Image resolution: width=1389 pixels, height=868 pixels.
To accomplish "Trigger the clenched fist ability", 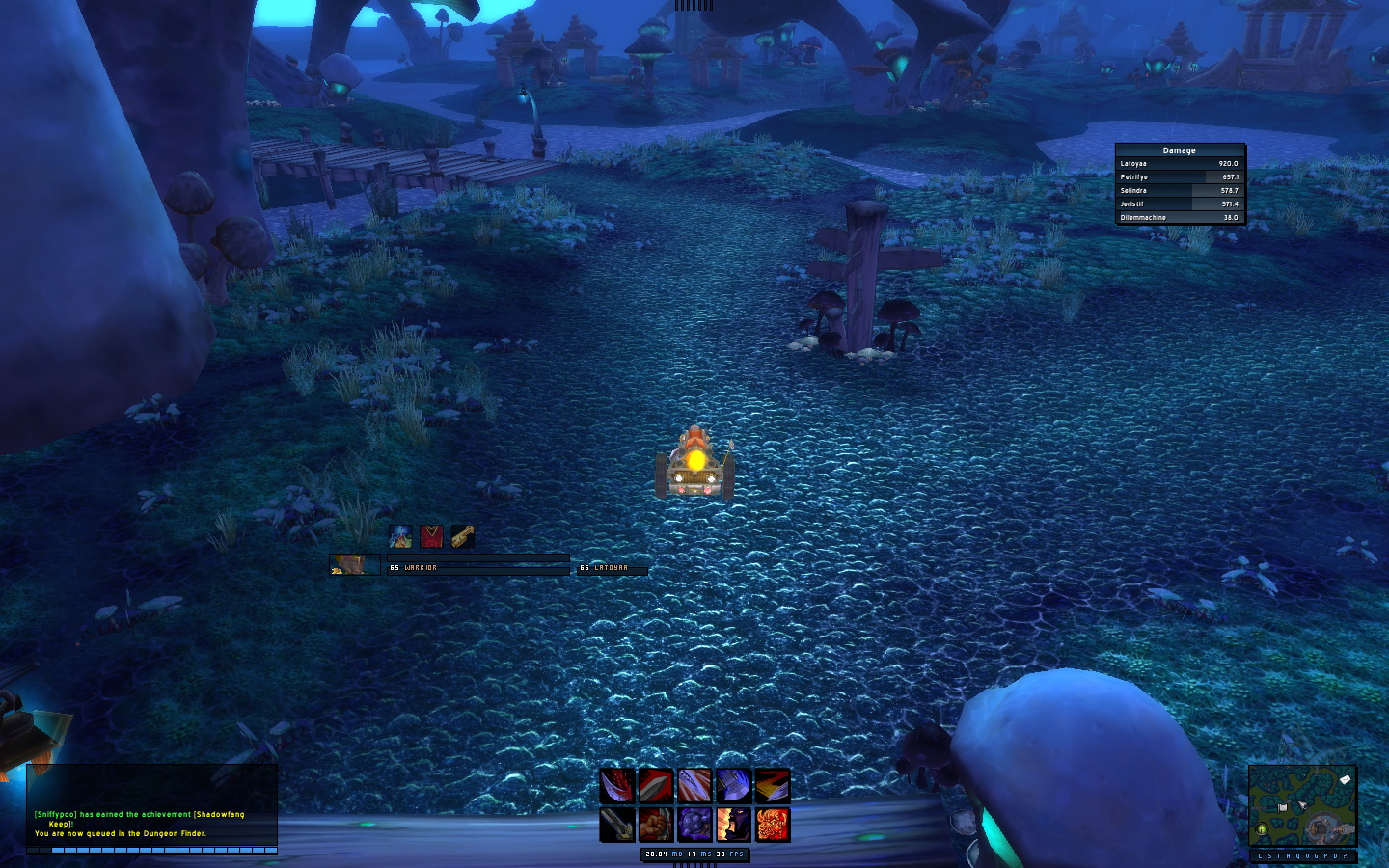I will pyautogui.click(x=656, y=825).
